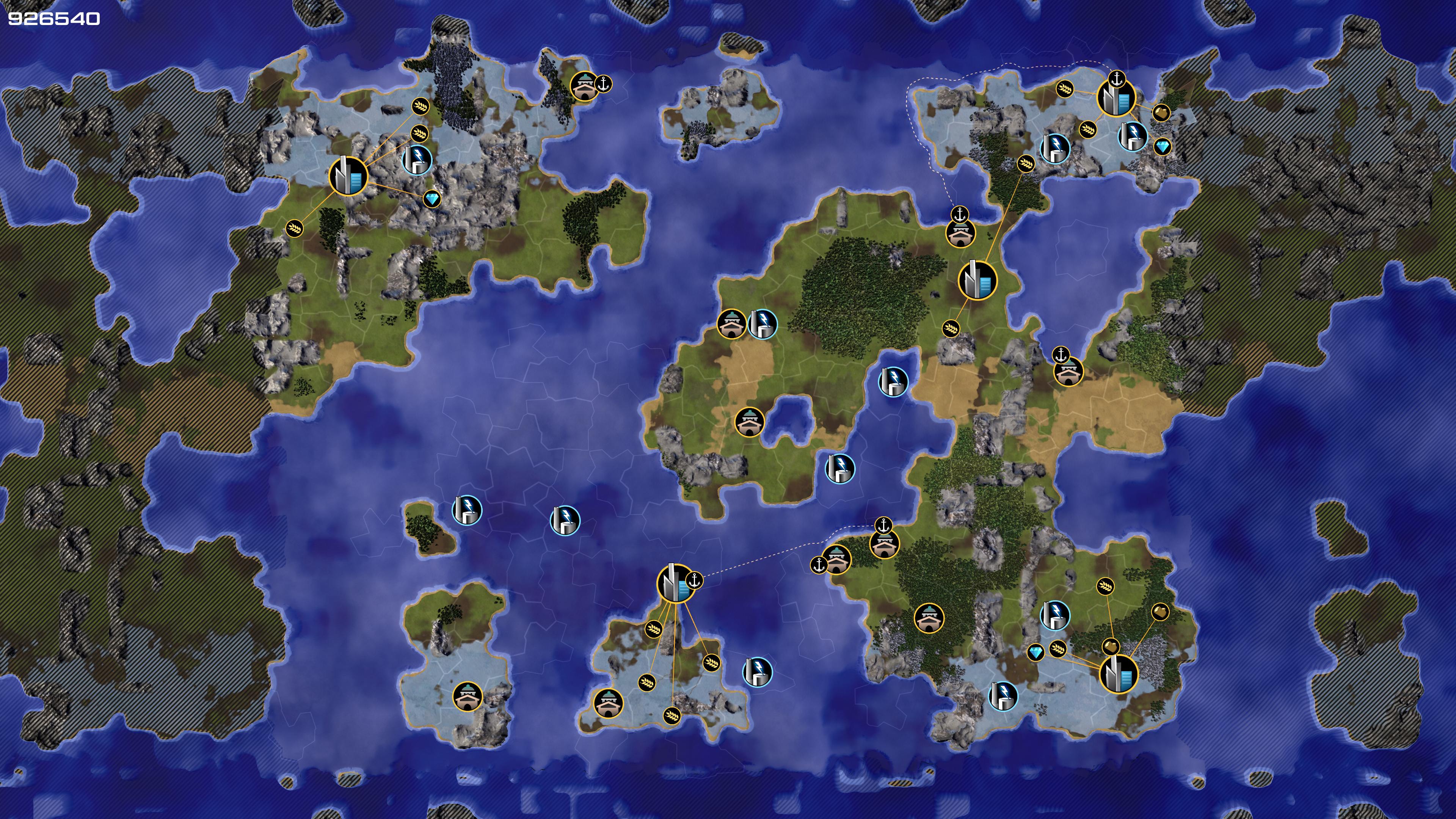Select the city linked to two gold nuggets
Image resolution: width=1456 pixels, height=819 pixels.
(x=1118, y=674)
